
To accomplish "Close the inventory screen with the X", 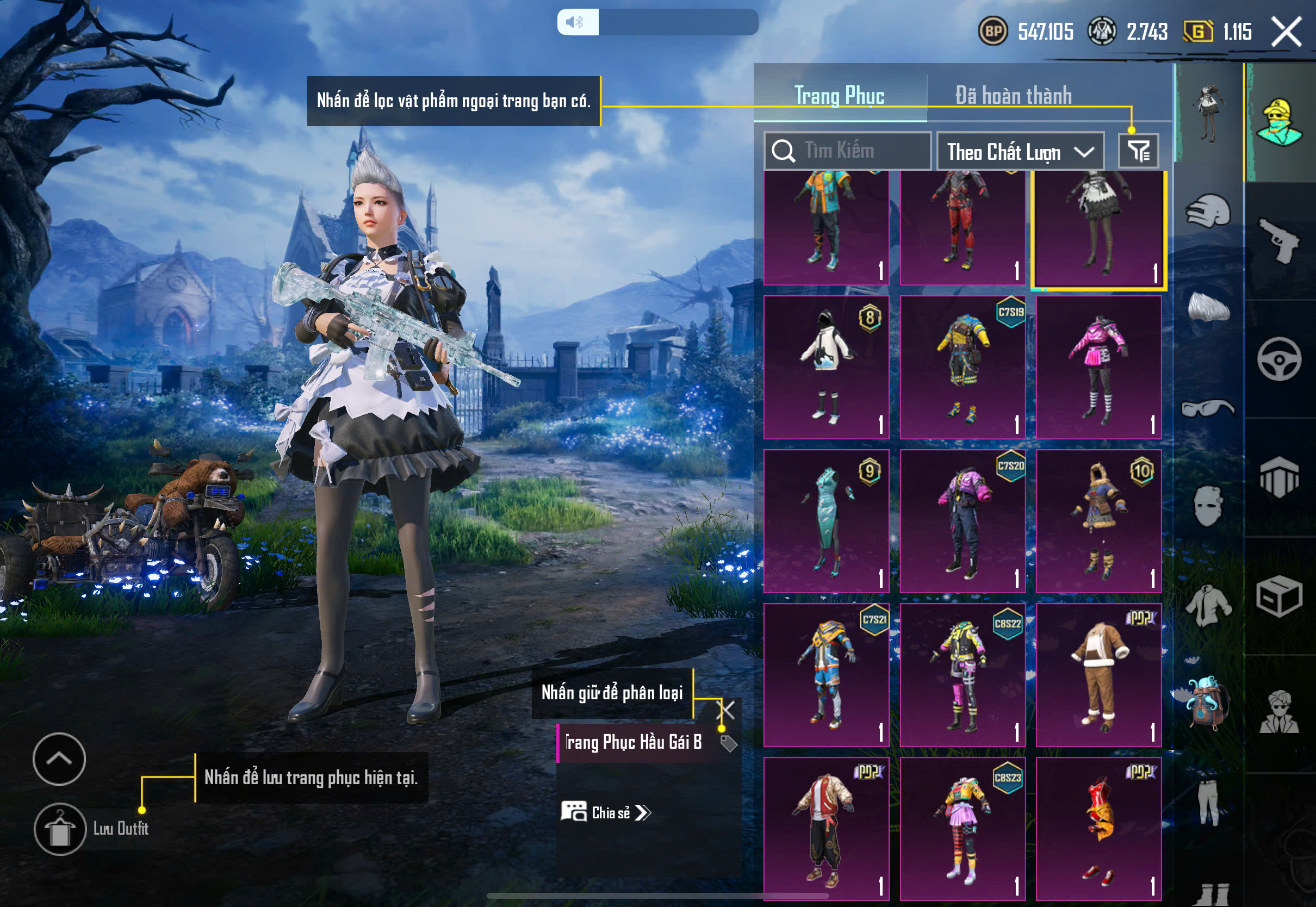I will point(1286,32).
